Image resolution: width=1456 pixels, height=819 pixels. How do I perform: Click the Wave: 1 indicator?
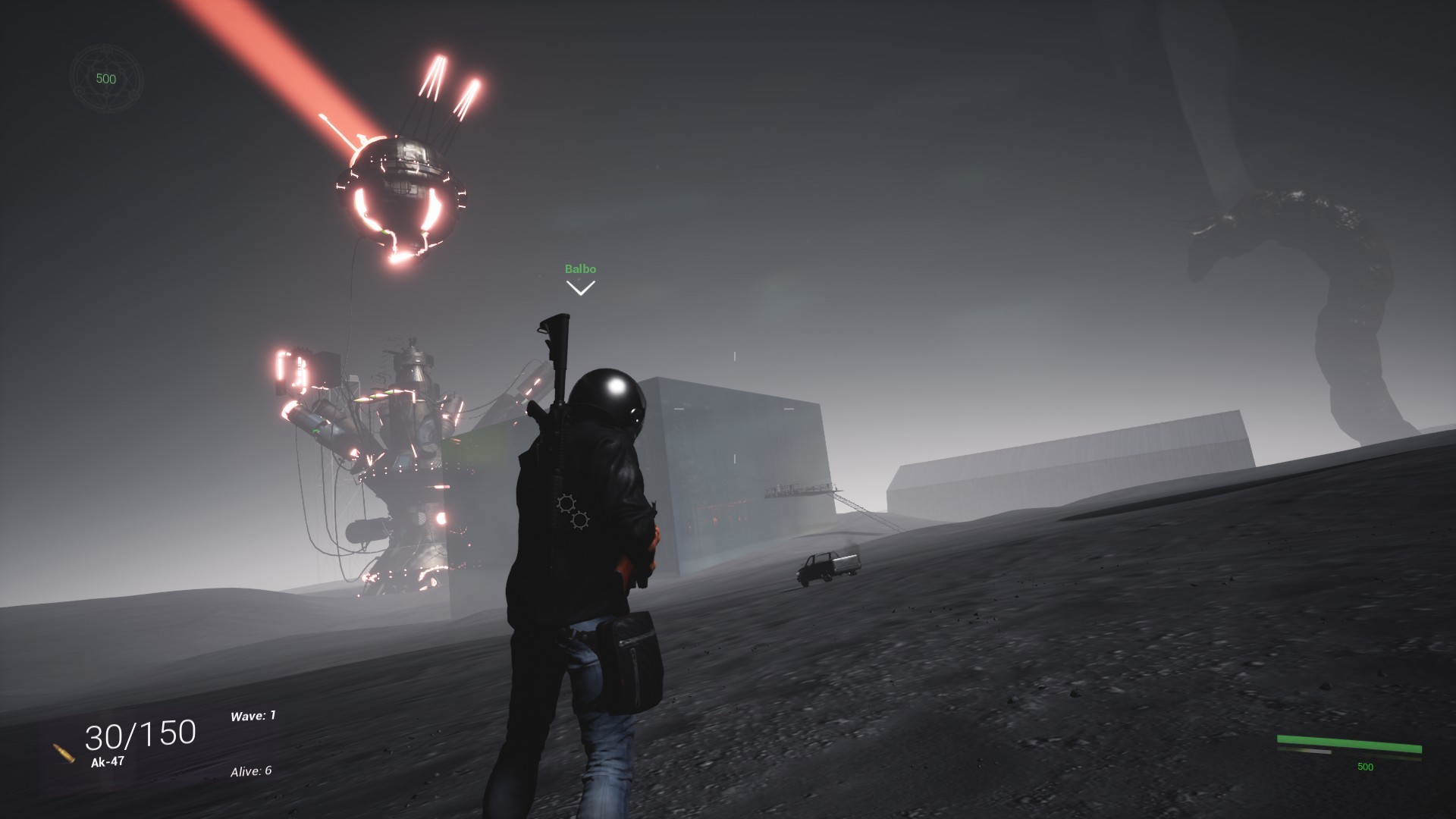[x=252, y=714]
